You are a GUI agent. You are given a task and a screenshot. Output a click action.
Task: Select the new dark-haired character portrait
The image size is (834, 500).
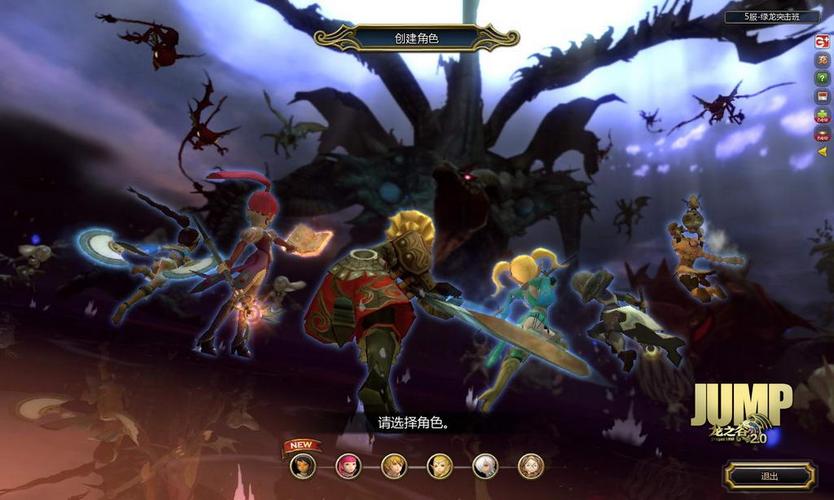pyautogui.click(x=302, y=465)
